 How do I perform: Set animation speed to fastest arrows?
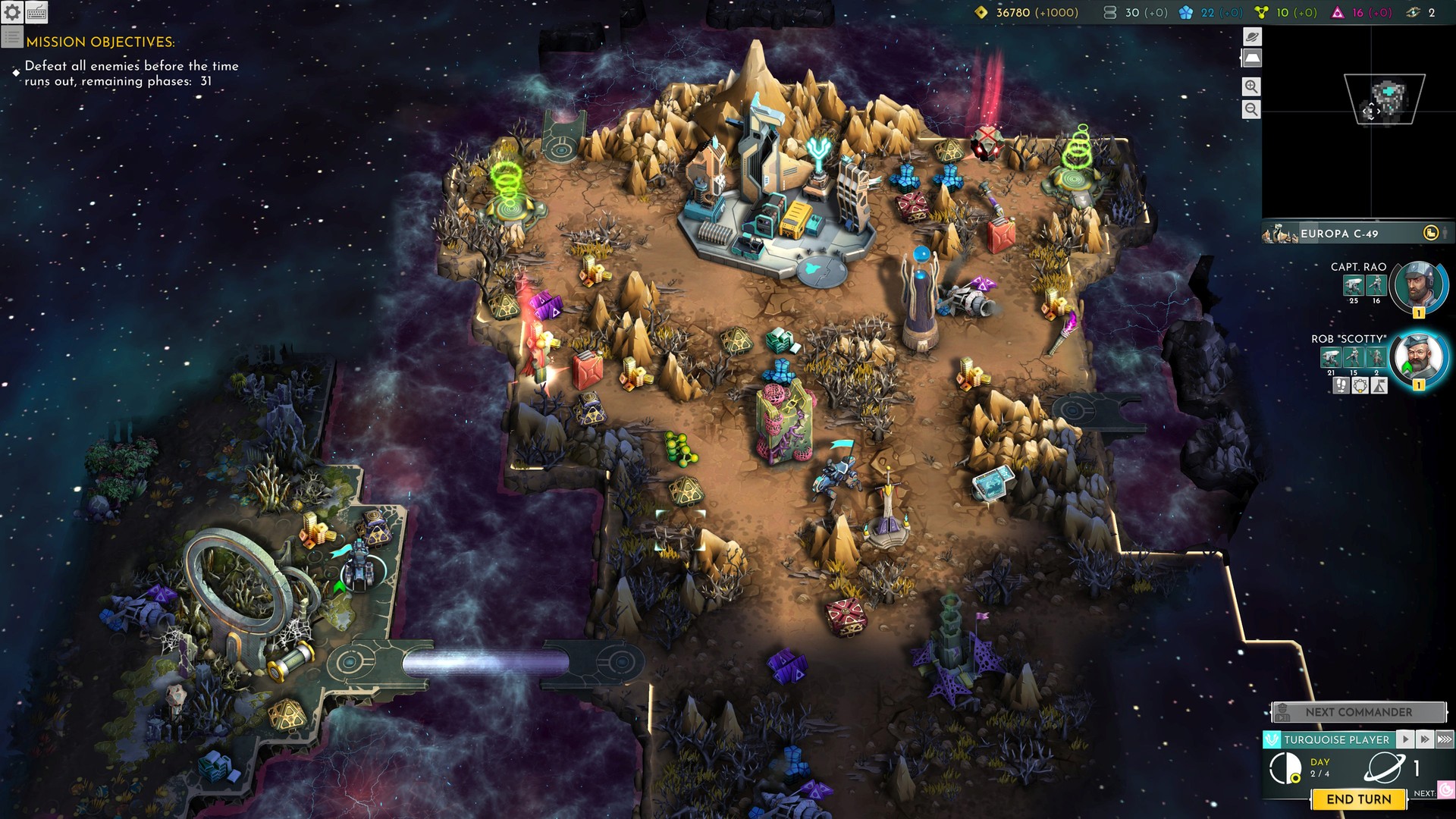(x=1445, y=739)
